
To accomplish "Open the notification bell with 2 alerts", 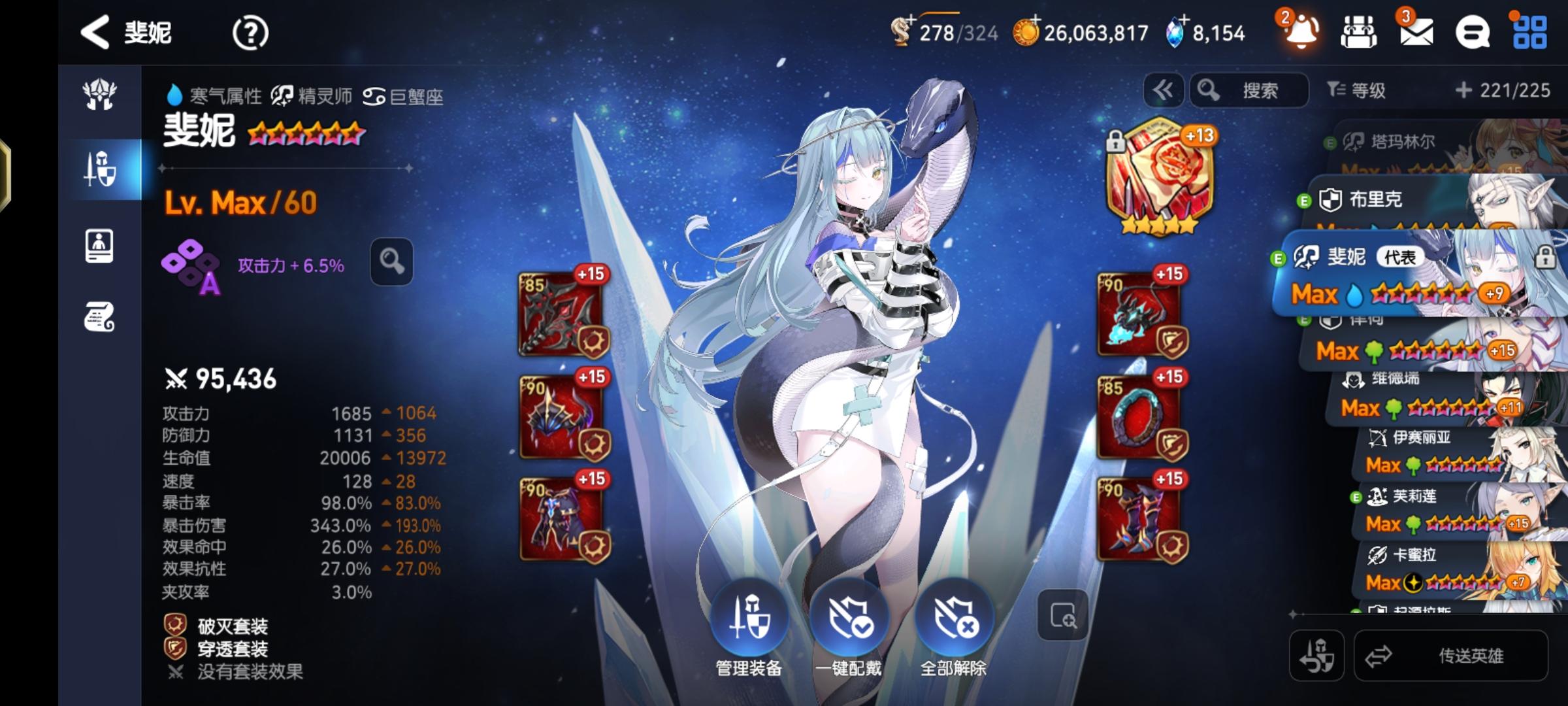I will point(1300,31).
